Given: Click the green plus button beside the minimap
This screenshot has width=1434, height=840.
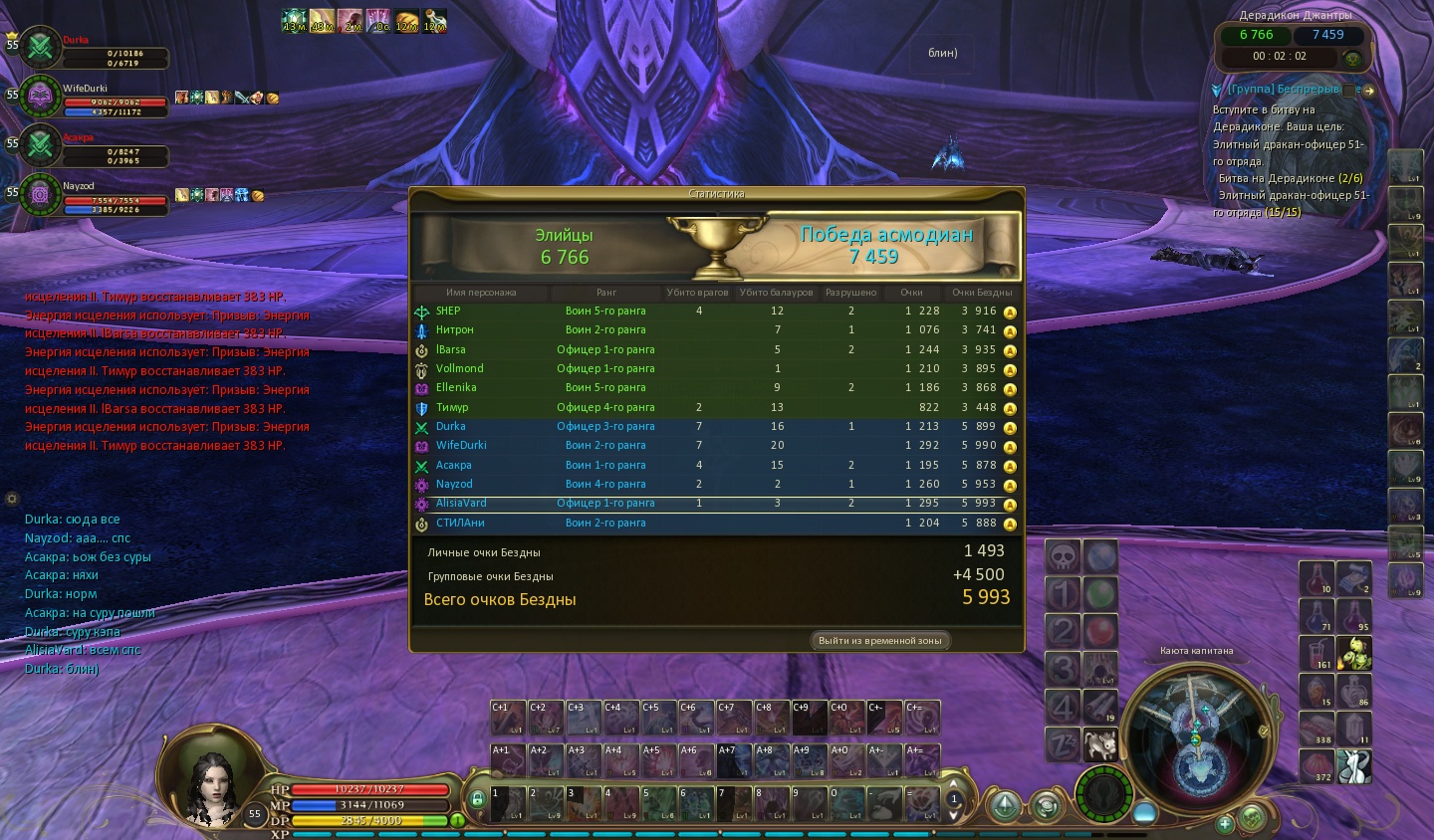Looking at the screenshot, I should (x=1225, y=823).
